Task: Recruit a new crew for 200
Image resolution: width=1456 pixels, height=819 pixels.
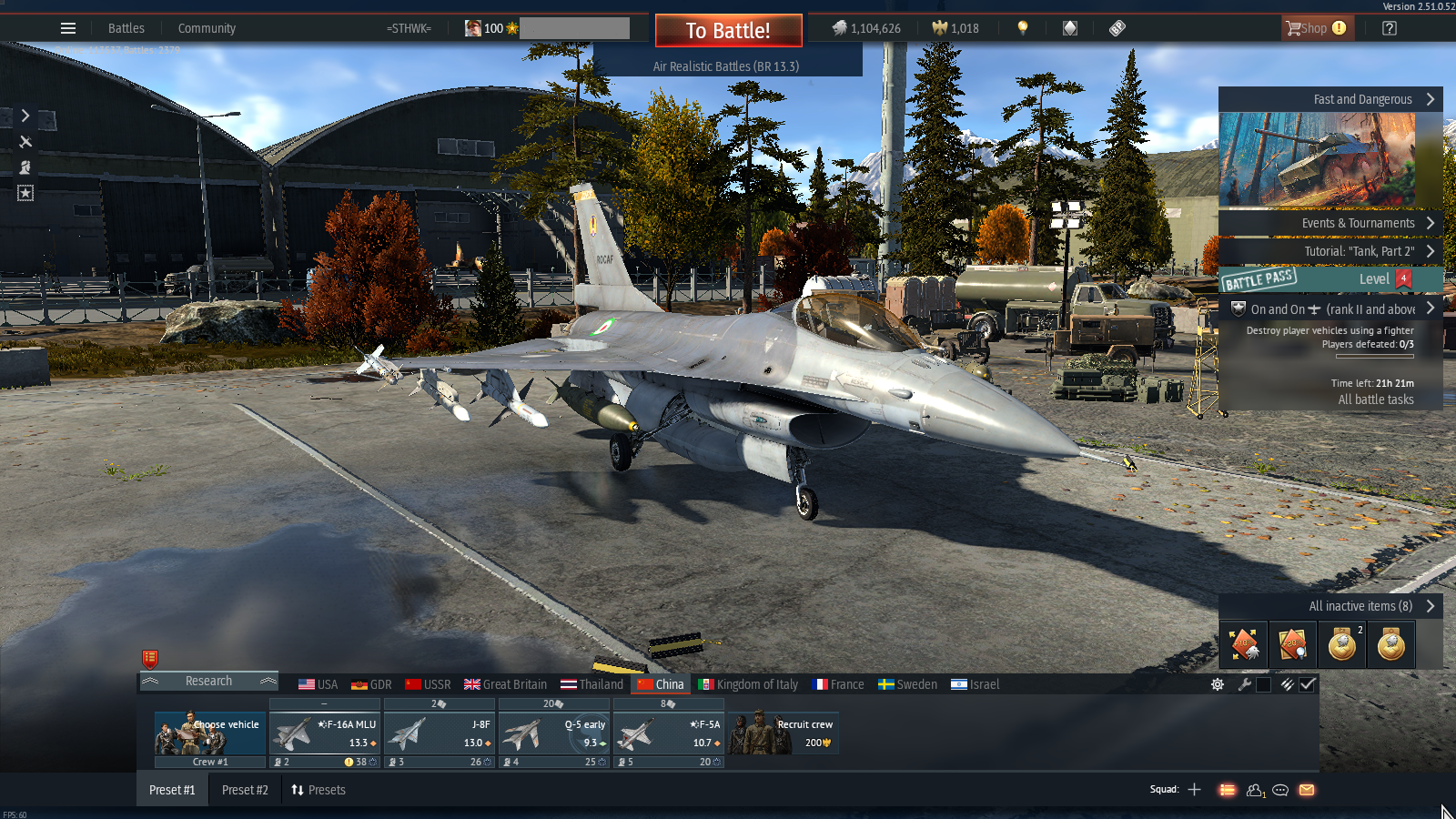Action: click(x=784, y=733)
